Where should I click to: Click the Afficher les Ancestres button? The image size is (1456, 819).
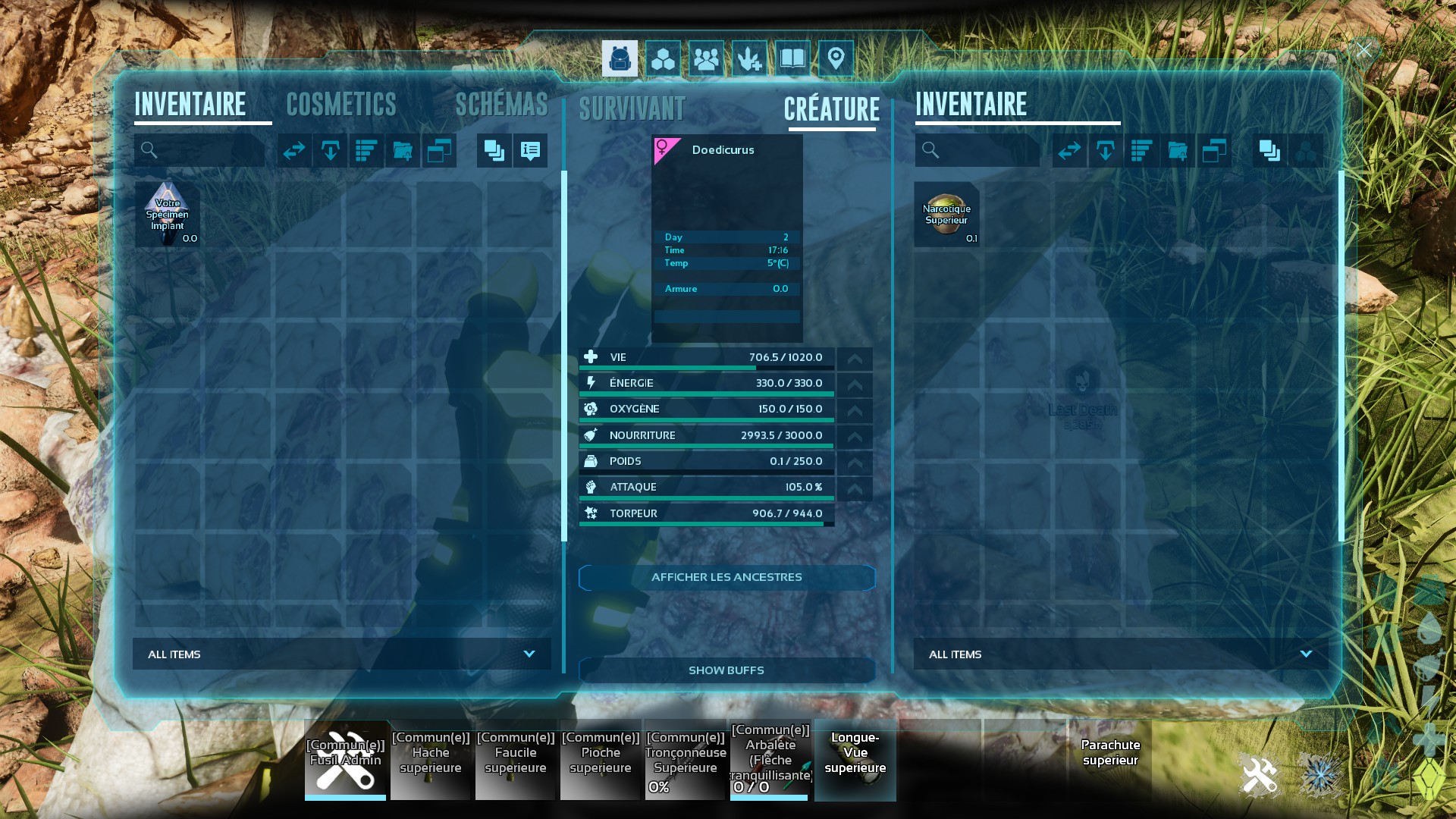pyautogui.click(x=726, y=577)
